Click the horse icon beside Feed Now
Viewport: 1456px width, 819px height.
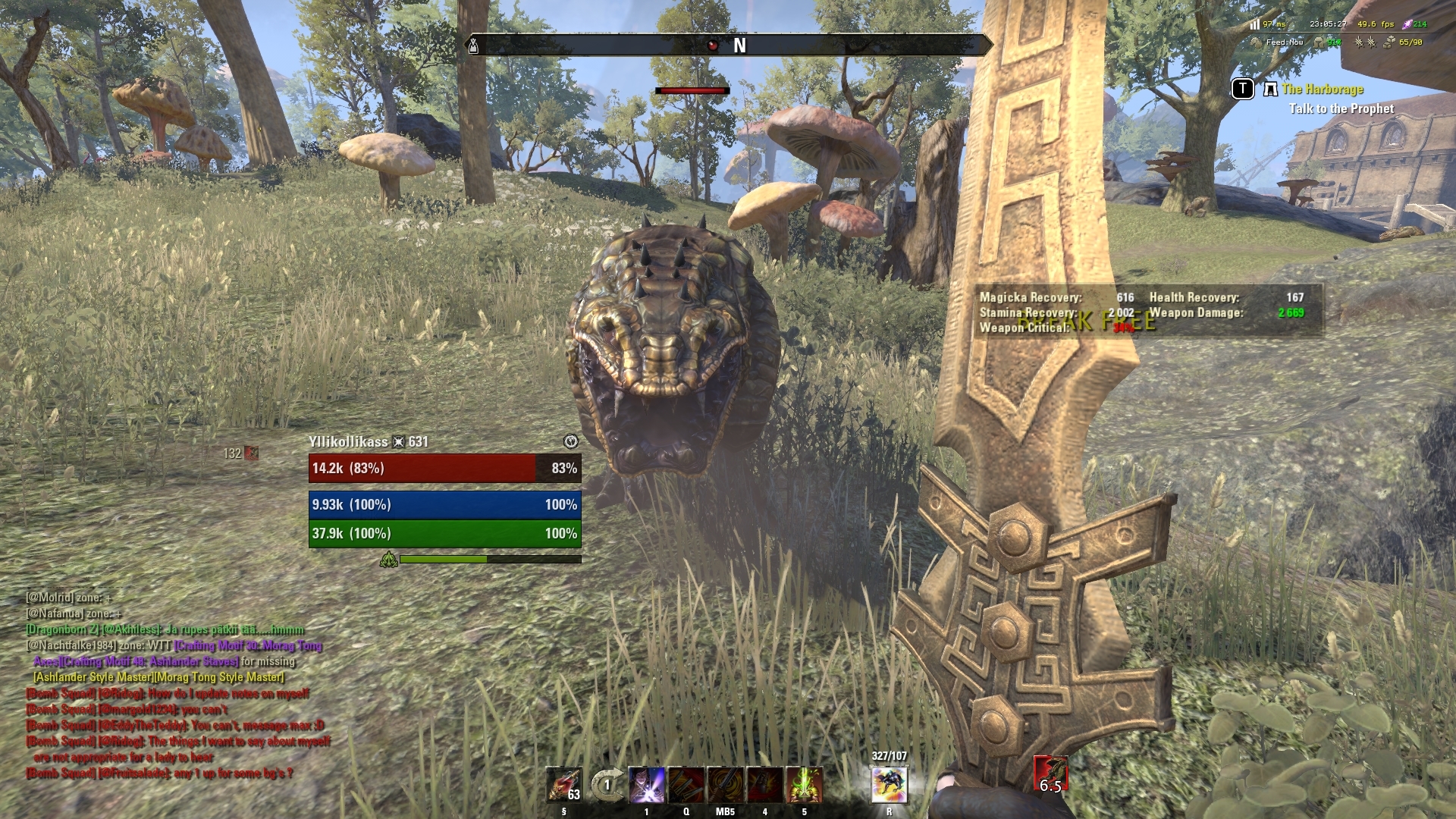click(x=1257, y=44)
